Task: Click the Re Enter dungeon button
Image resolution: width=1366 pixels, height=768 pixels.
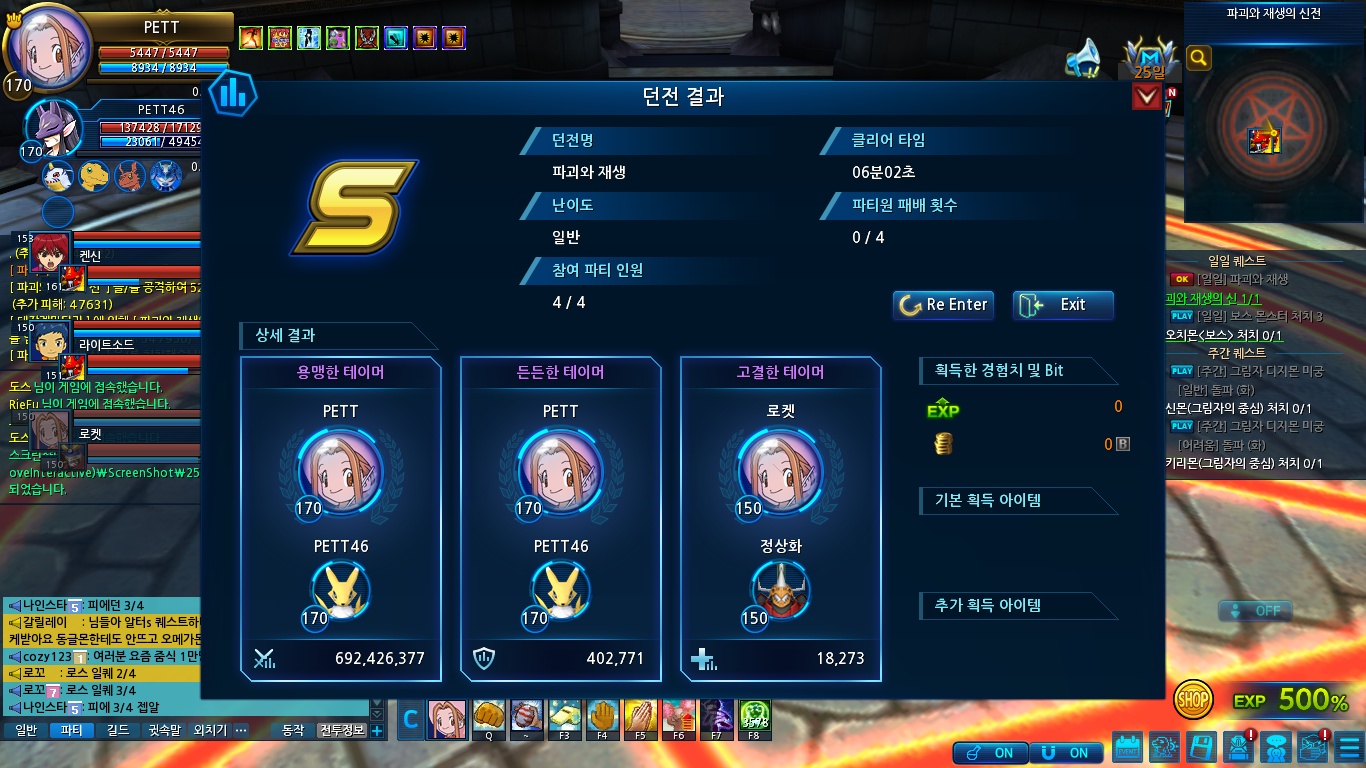Action: pyautogui.click(x=943, y=305)
